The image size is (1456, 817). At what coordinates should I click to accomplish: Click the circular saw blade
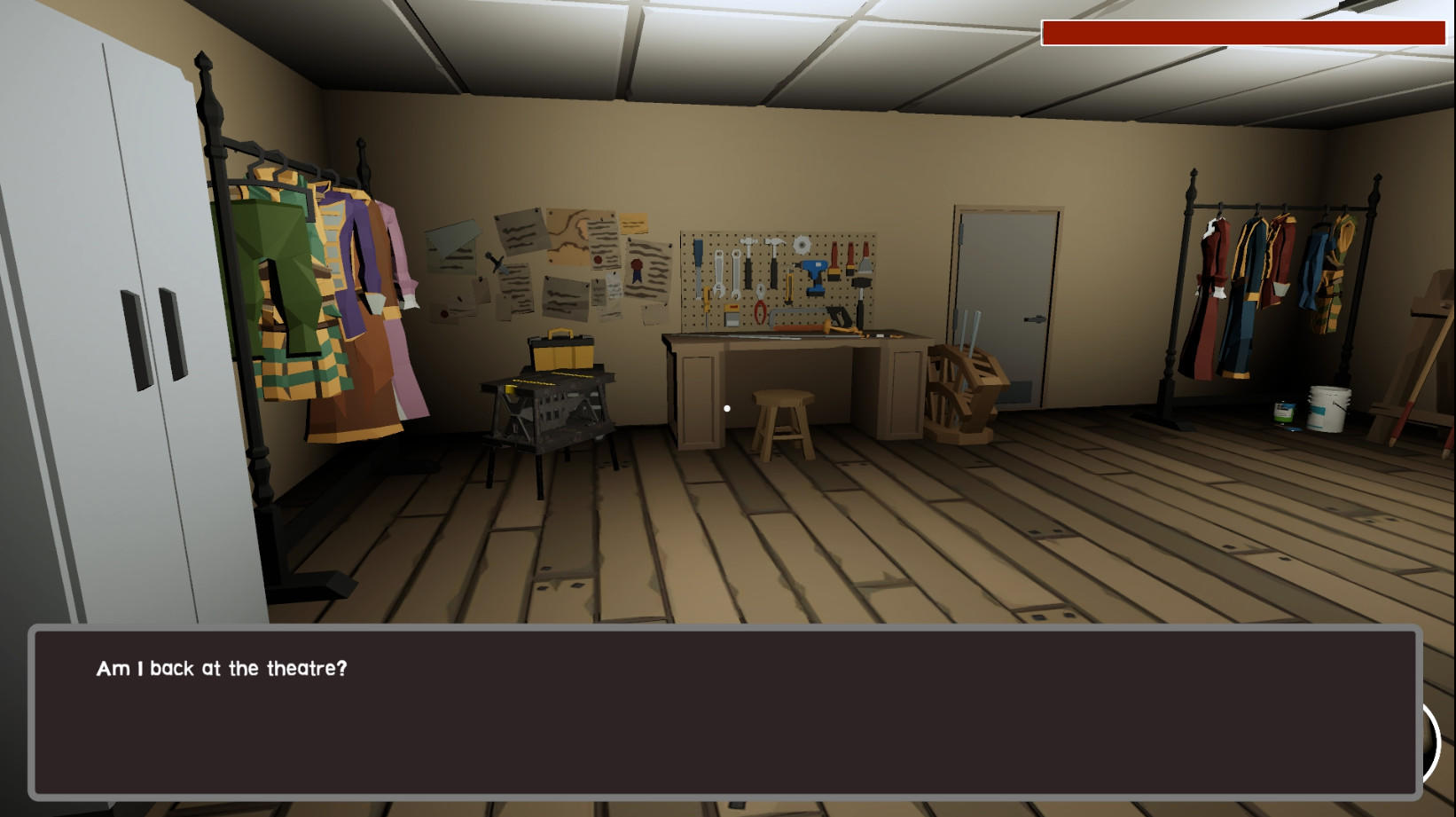(802, 246)
